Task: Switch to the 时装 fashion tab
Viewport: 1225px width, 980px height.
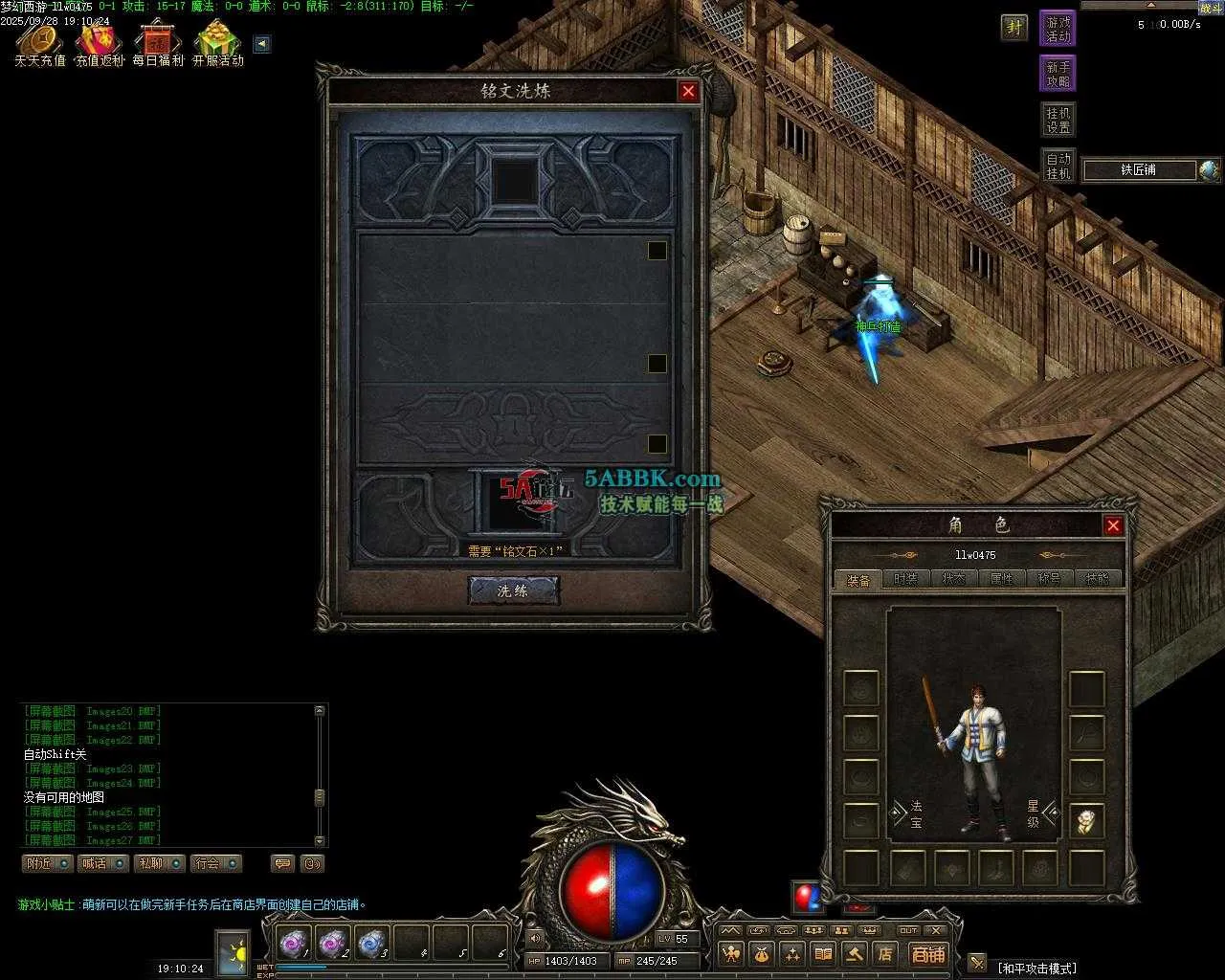Action: 905,579
